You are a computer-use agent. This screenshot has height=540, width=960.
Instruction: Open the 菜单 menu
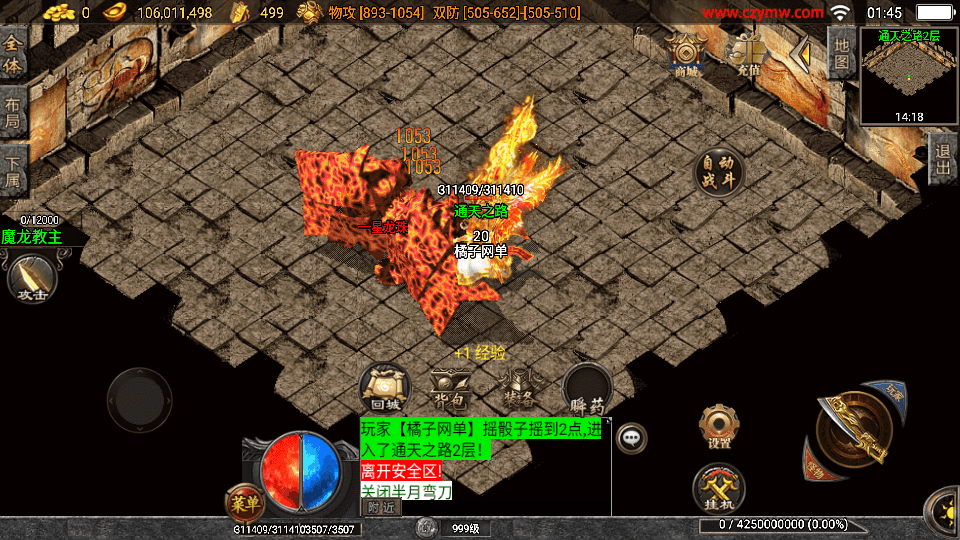[x=245, y=500]
